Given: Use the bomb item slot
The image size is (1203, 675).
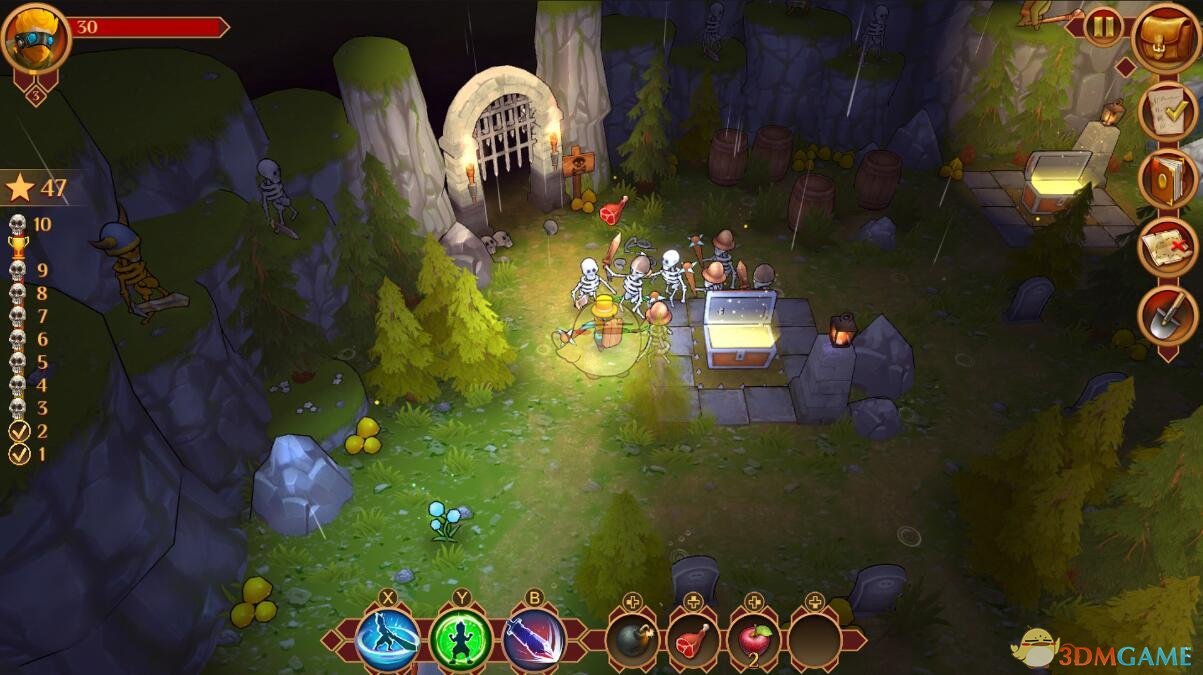Looking at the screenshot, I should pyautogui.click(x=632, y=640).
